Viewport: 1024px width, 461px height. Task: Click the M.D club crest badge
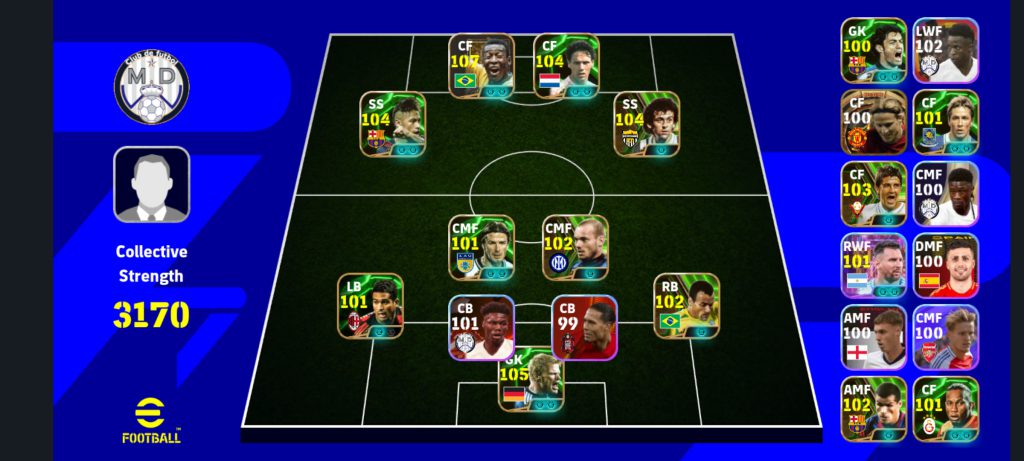pos(151,88)
